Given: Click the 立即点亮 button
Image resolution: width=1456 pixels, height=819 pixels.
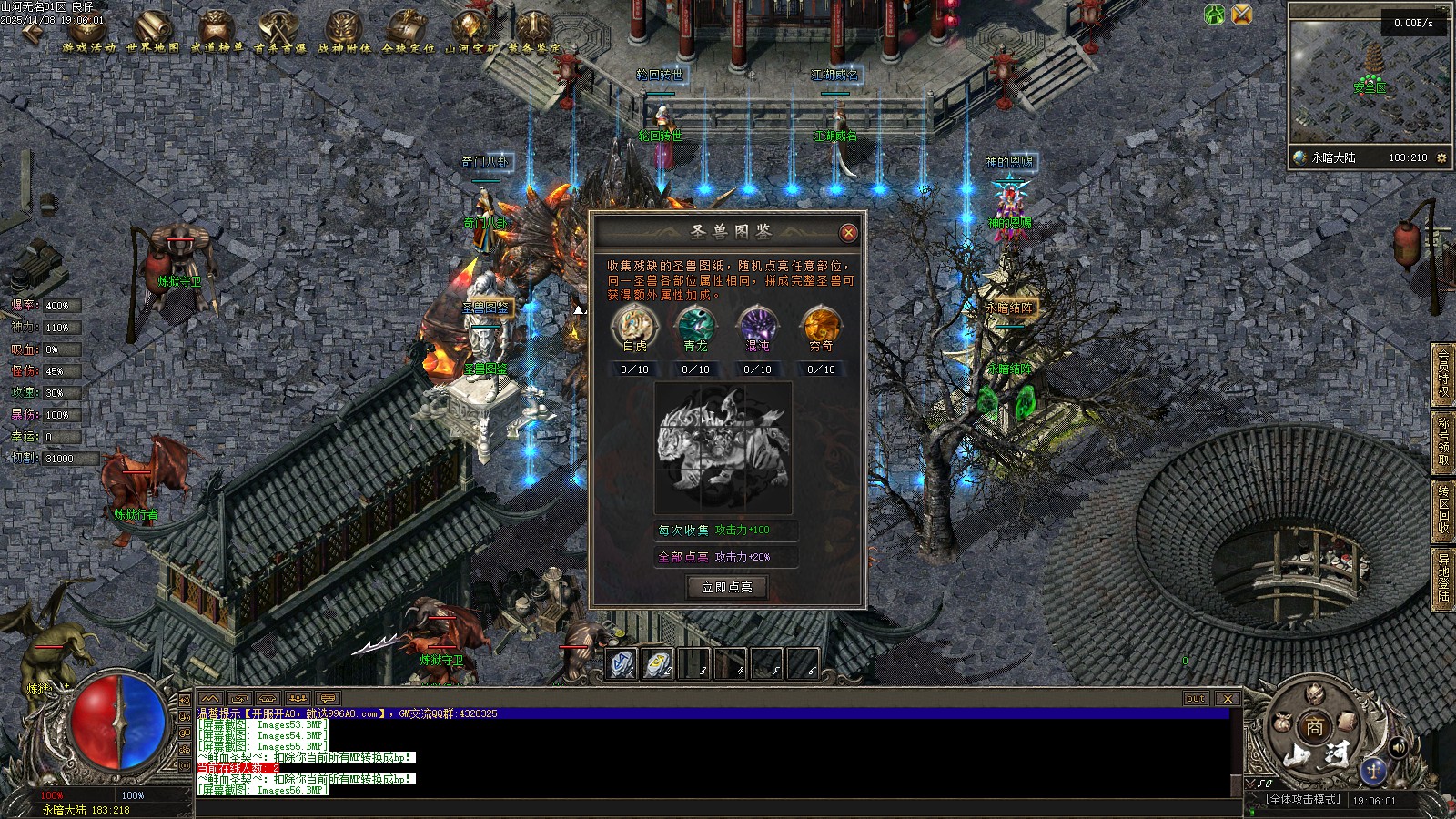Looking at the screenshot, I should [x=727, y=588].
